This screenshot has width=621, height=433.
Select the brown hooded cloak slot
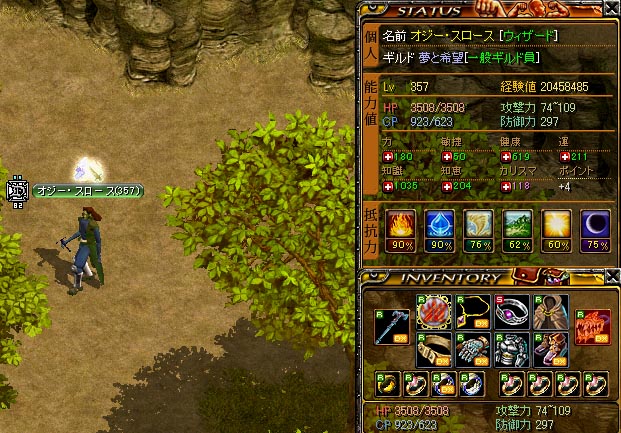point(551,311)
